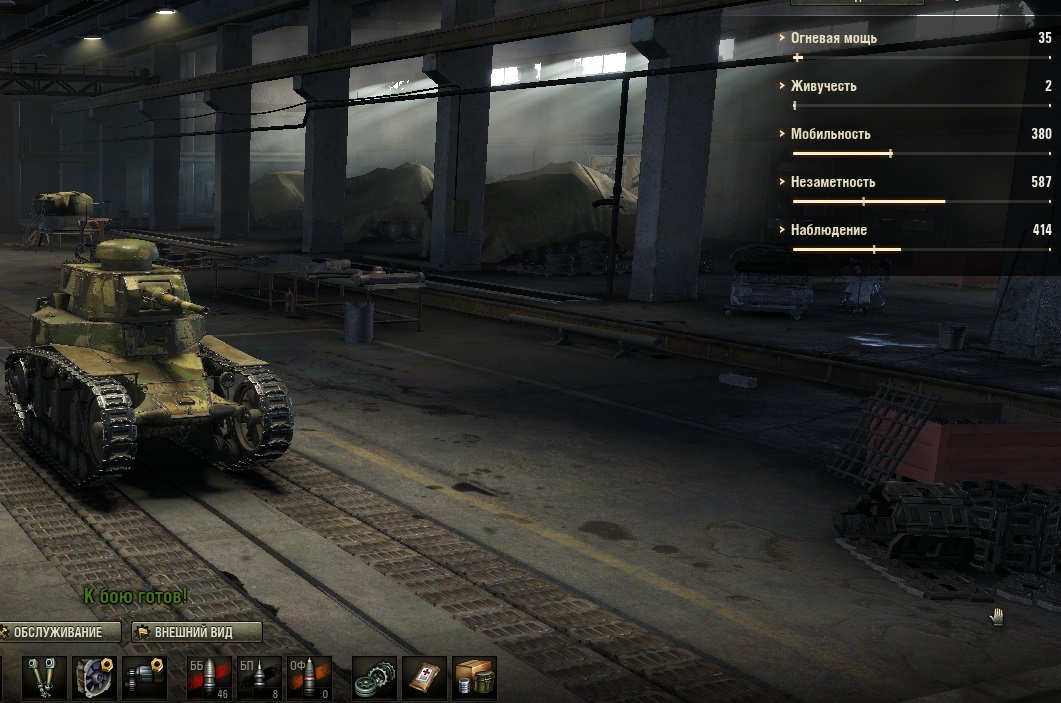Select the first aid kit consumable slot

pyautogui.click(x=424, y=678)
